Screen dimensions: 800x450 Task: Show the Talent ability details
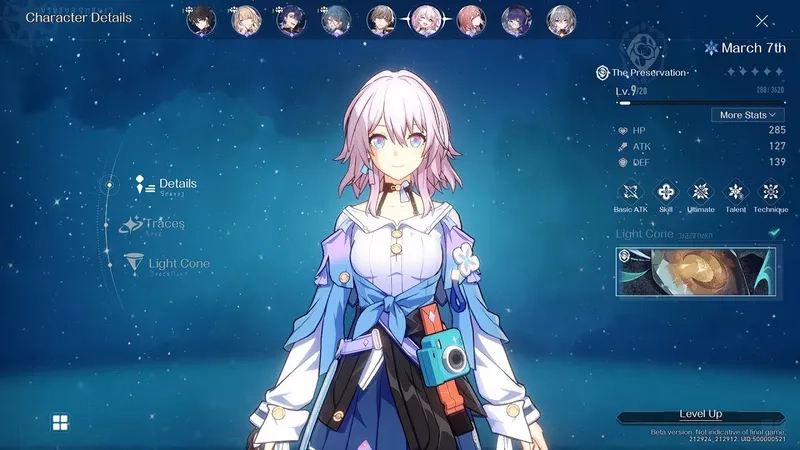[x=736, y=192]
